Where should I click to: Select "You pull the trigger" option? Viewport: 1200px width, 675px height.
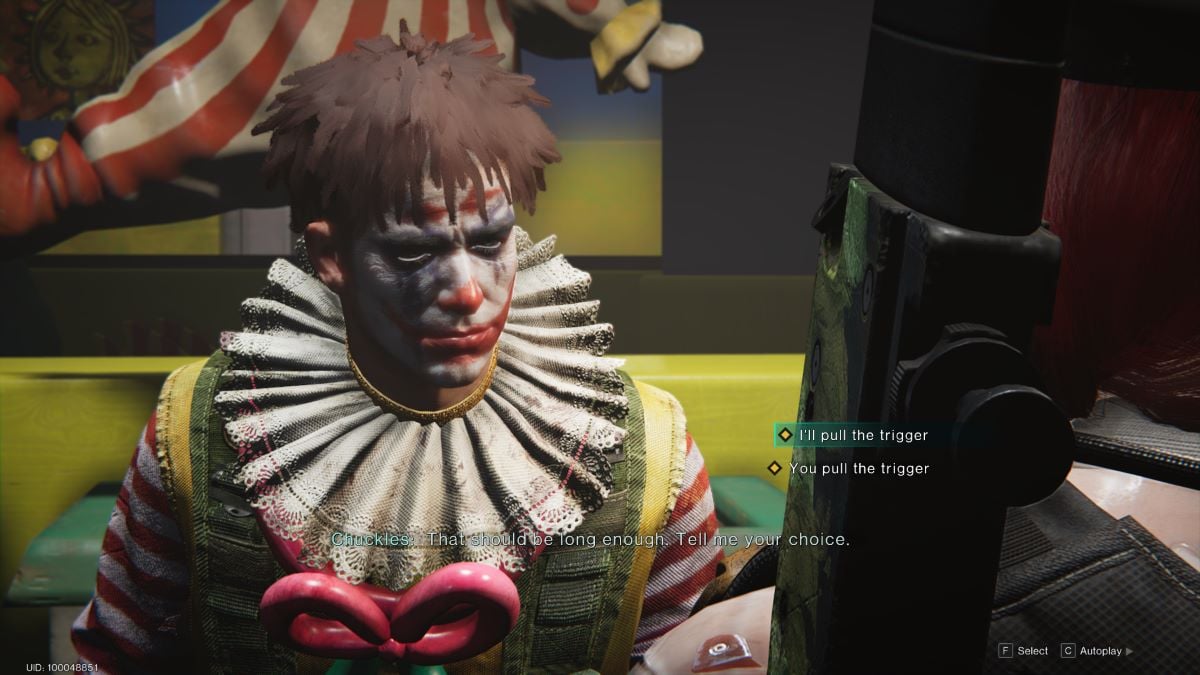click(858, 468)
